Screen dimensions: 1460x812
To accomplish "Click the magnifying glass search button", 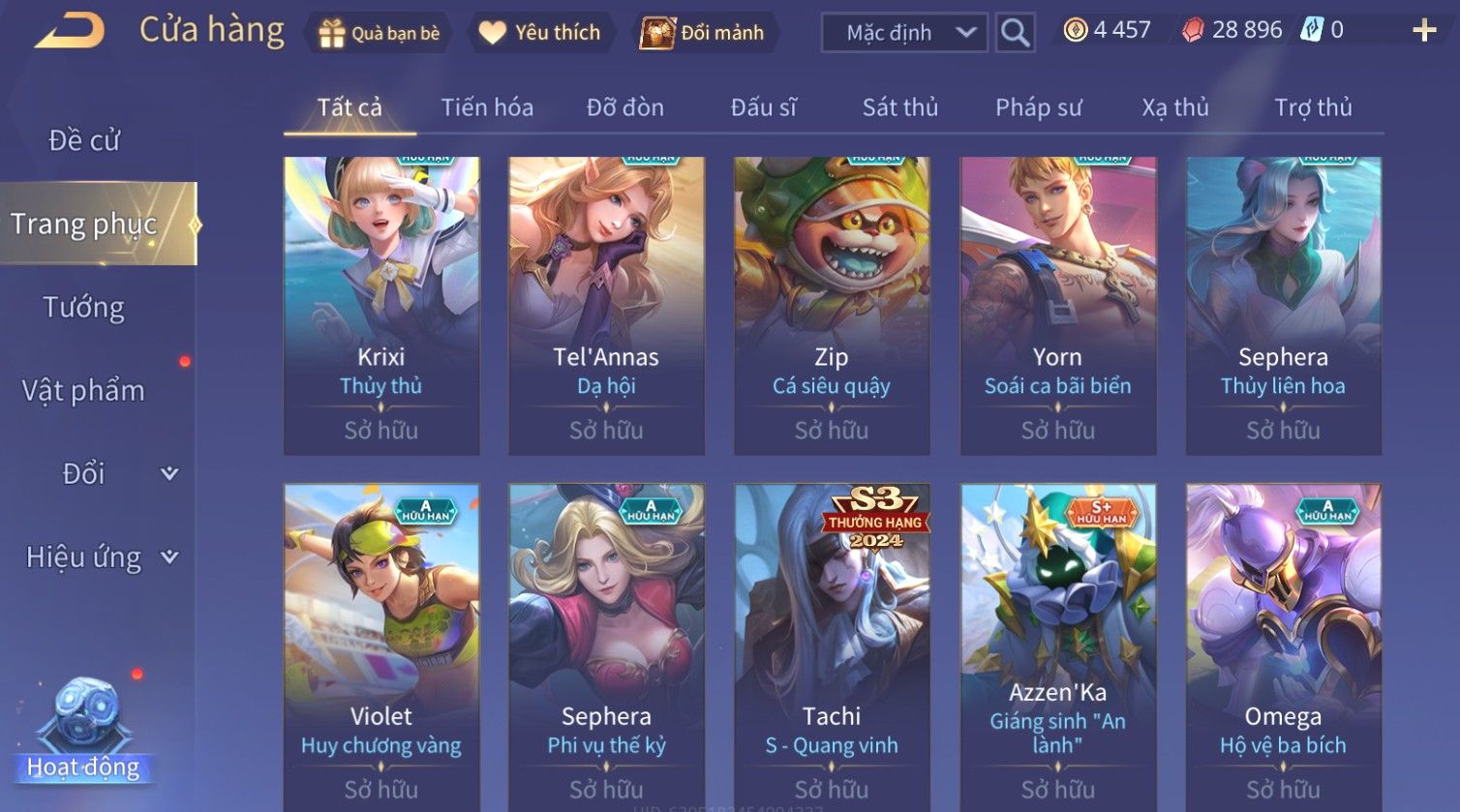I will (1015, 33).
